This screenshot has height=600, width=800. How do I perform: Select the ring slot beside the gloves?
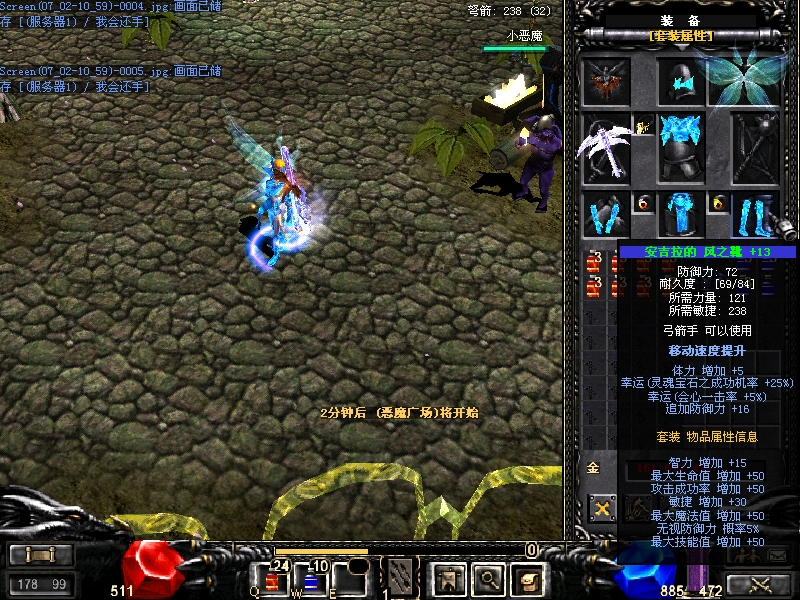642,203
